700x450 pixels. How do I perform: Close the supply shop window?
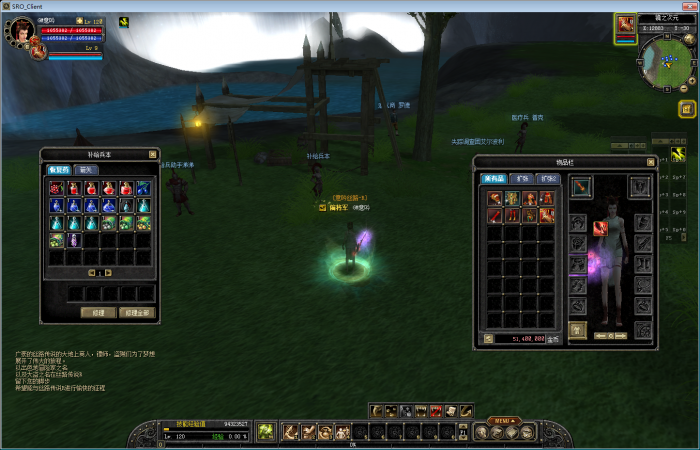[152, 155]
